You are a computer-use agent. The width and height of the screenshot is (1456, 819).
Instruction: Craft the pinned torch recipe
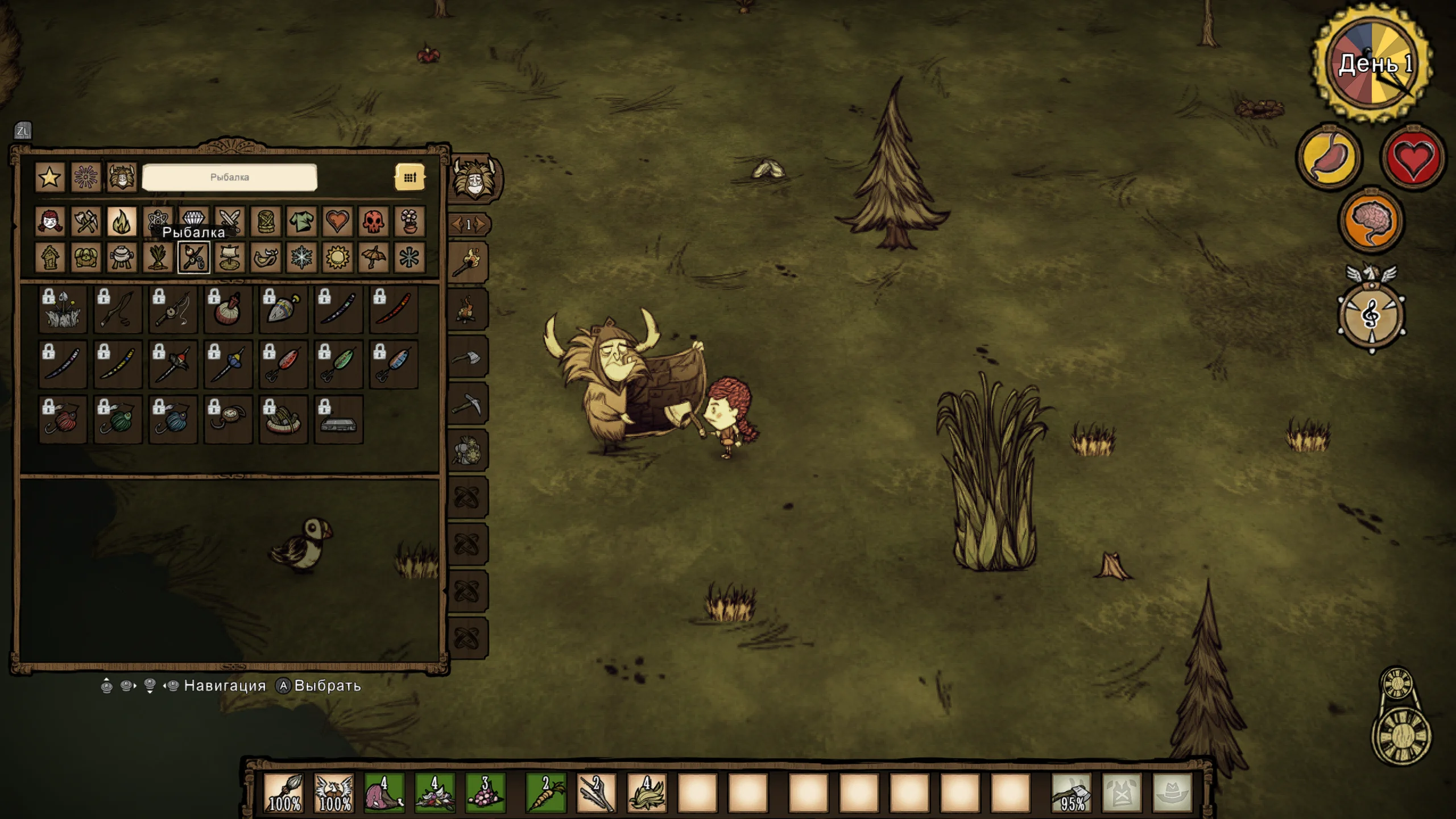tap(468, 262)
